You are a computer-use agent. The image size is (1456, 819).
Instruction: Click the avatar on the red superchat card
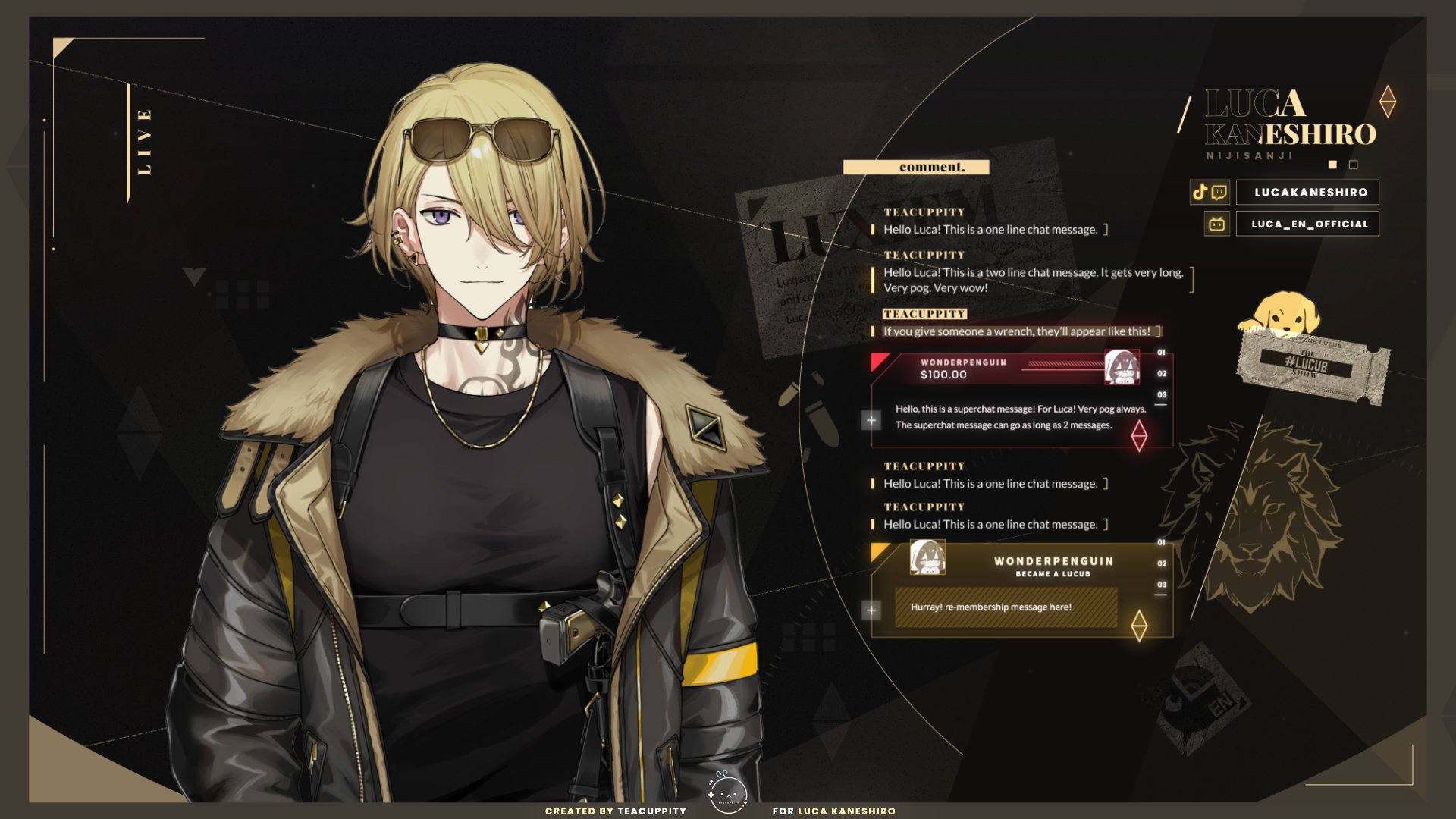click(1121, 368)
